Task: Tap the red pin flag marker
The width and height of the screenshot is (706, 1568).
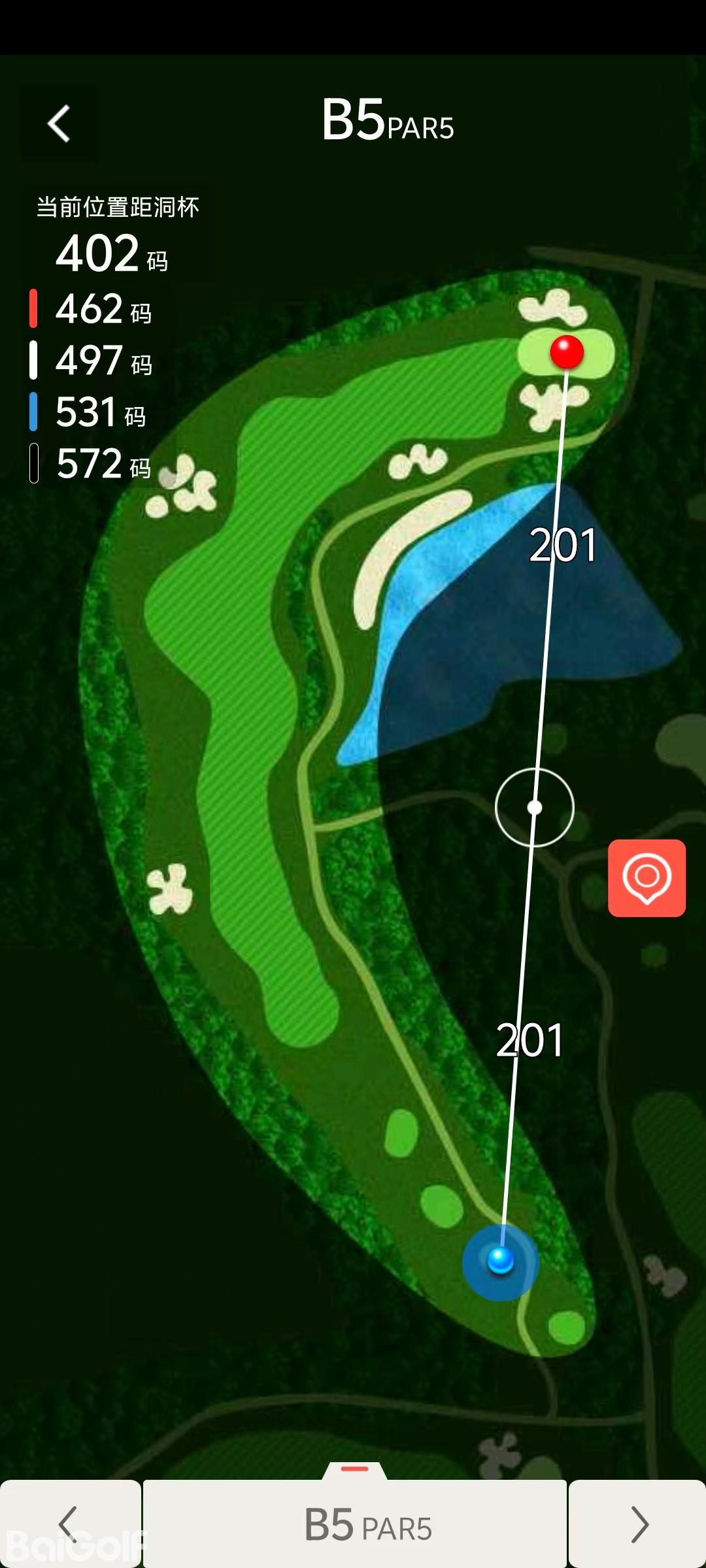Action: (x=567, y=352)
